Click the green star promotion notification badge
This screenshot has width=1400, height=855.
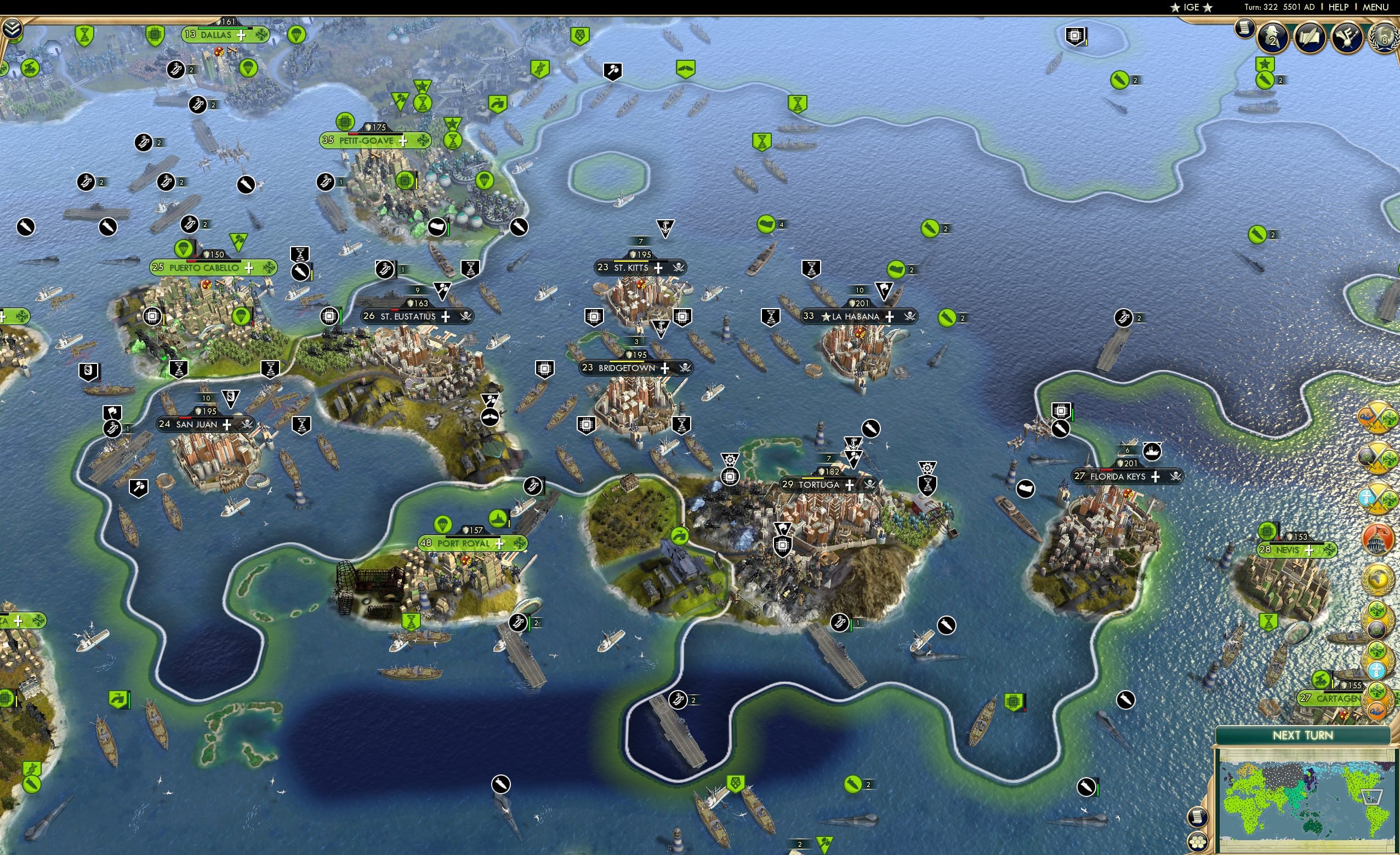1265,64
